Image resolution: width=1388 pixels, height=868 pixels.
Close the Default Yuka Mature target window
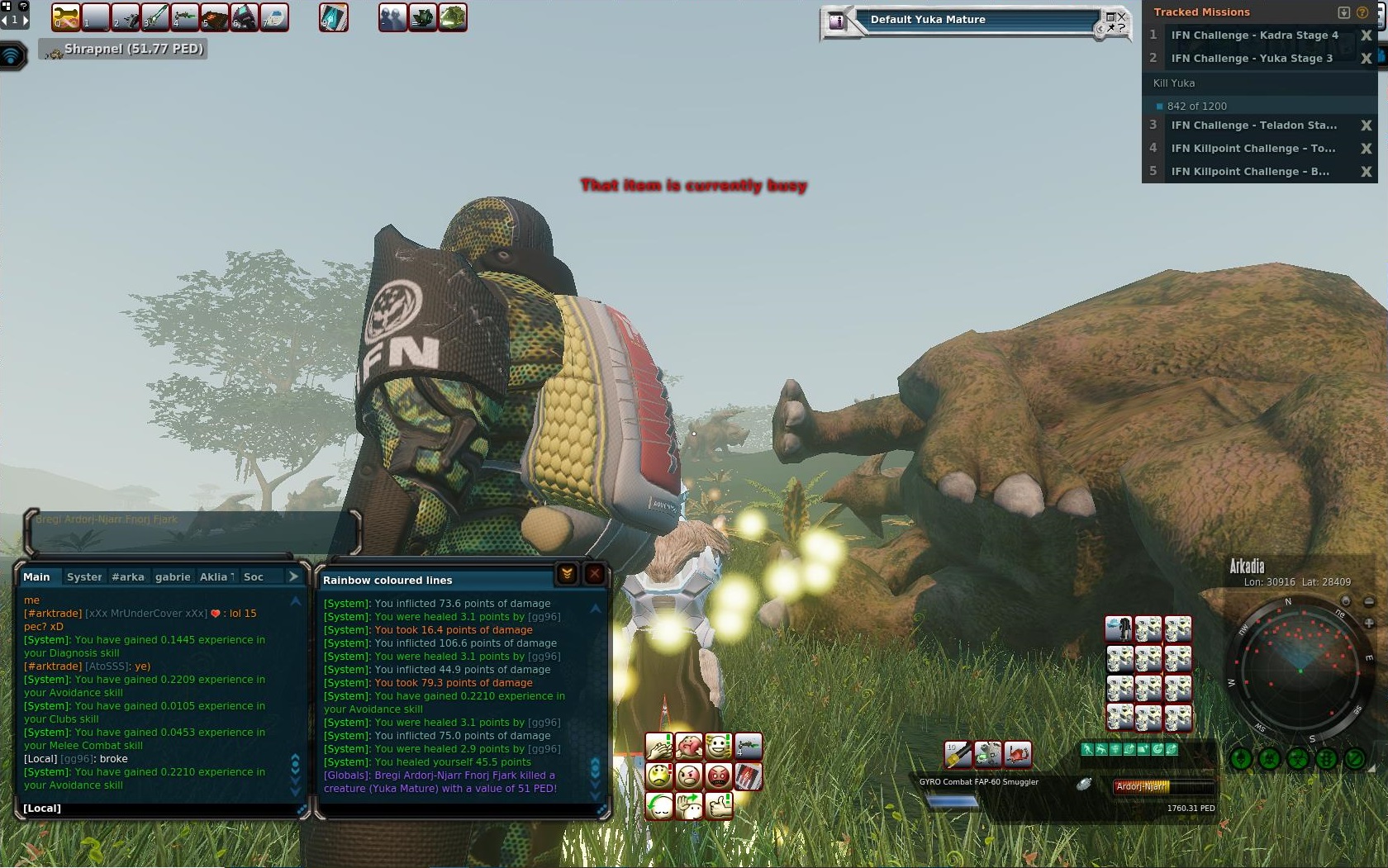pyautogui.click(x=1121, y=16)
